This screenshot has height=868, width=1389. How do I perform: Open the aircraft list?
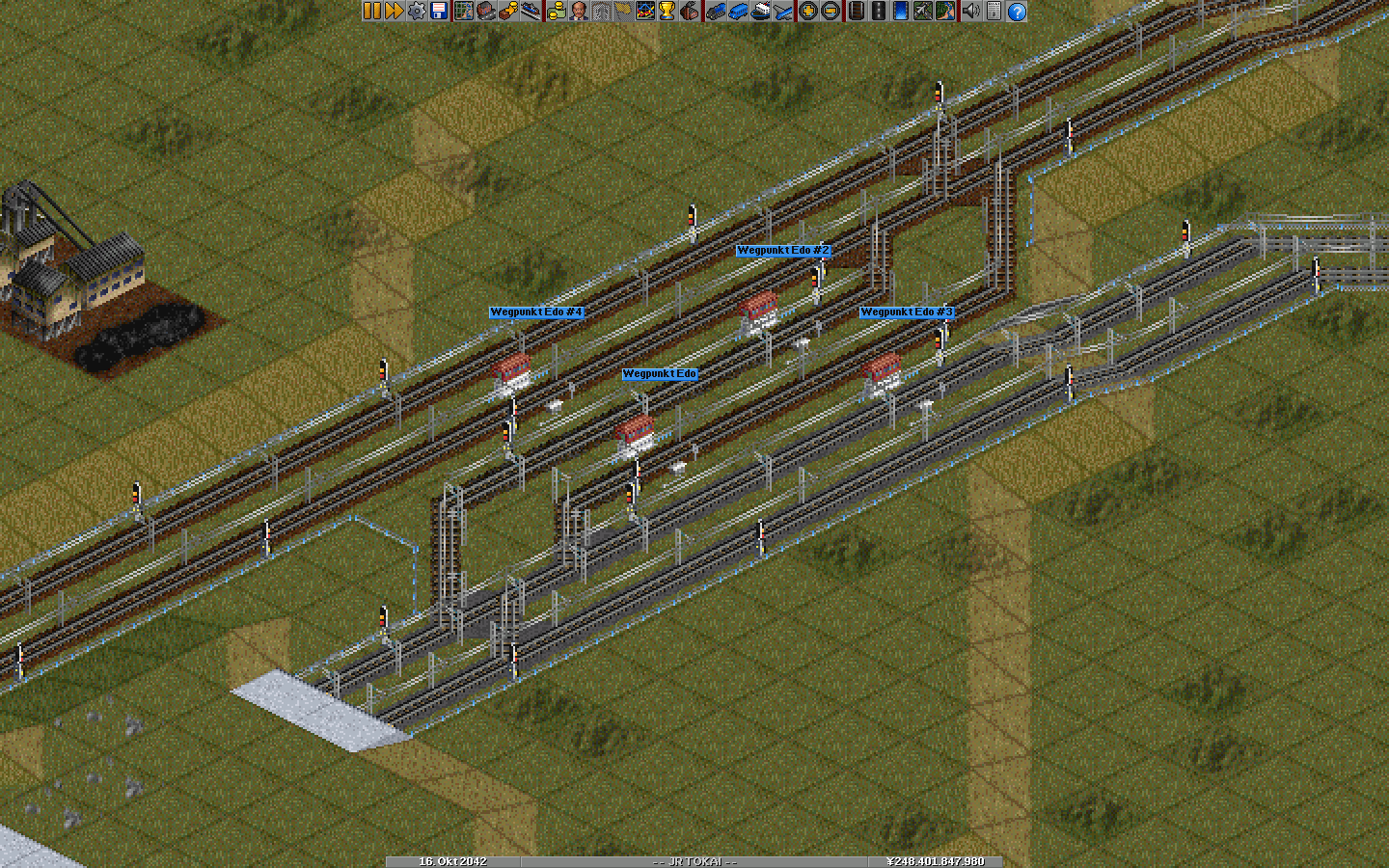click(x=781, y=11)
